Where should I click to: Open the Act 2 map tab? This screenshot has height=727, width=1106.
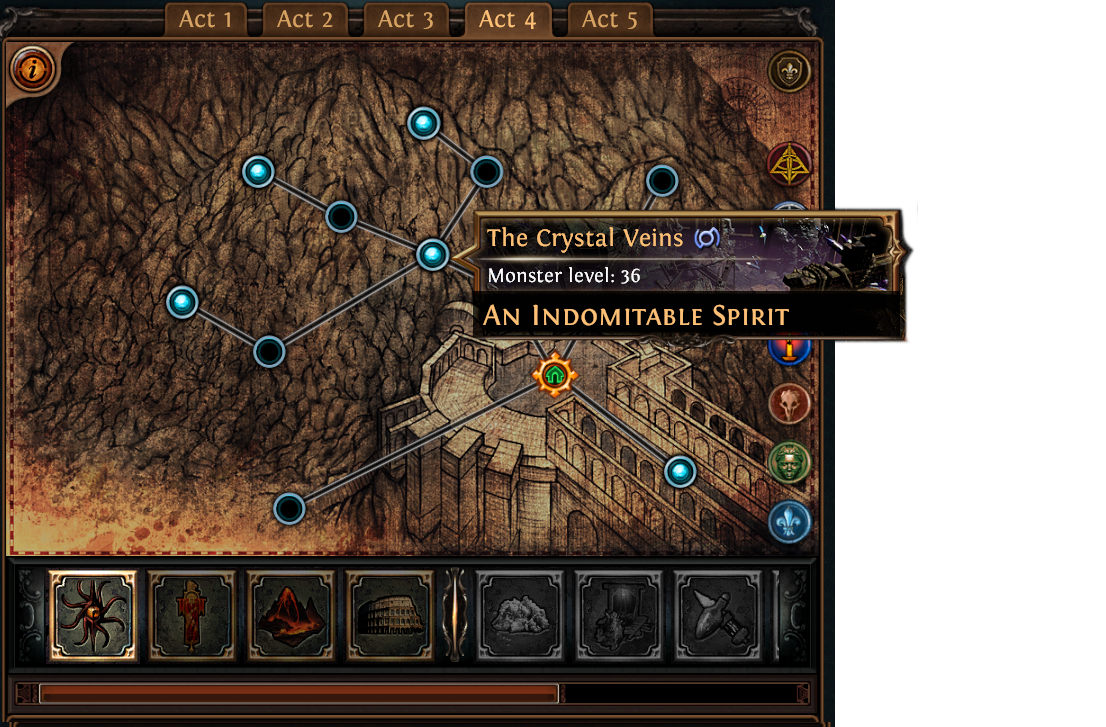(x=305, y=19)
